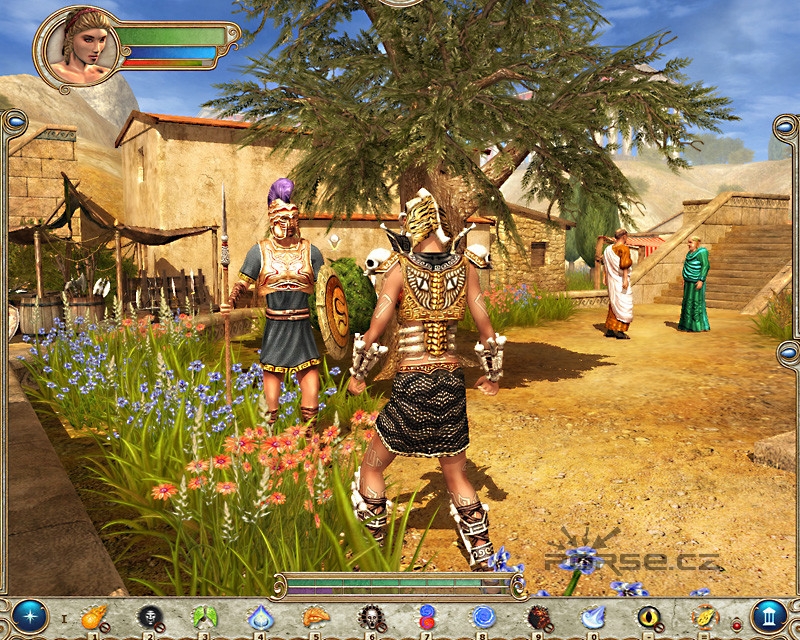Open the blue temple pillar menu button
Screen dimensions: 800x640
769,616
